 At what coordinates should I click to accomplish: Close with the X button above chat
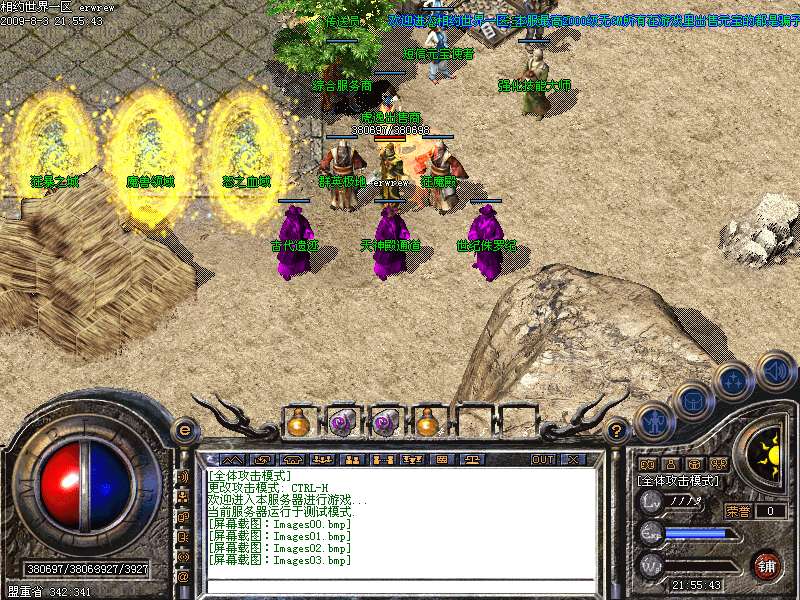point(573,460)
